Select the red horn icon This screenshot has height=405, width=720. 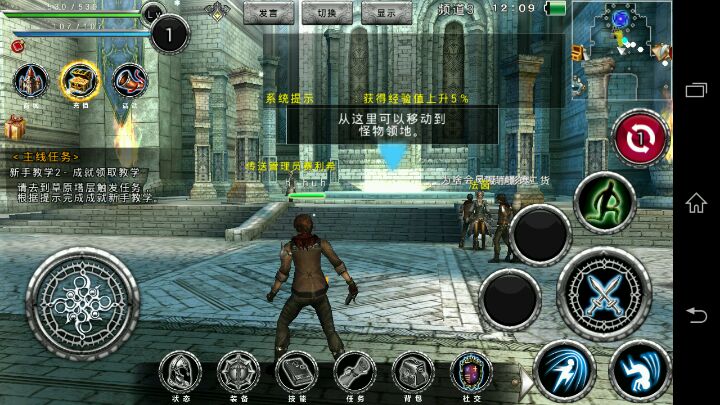click(131, 80)
